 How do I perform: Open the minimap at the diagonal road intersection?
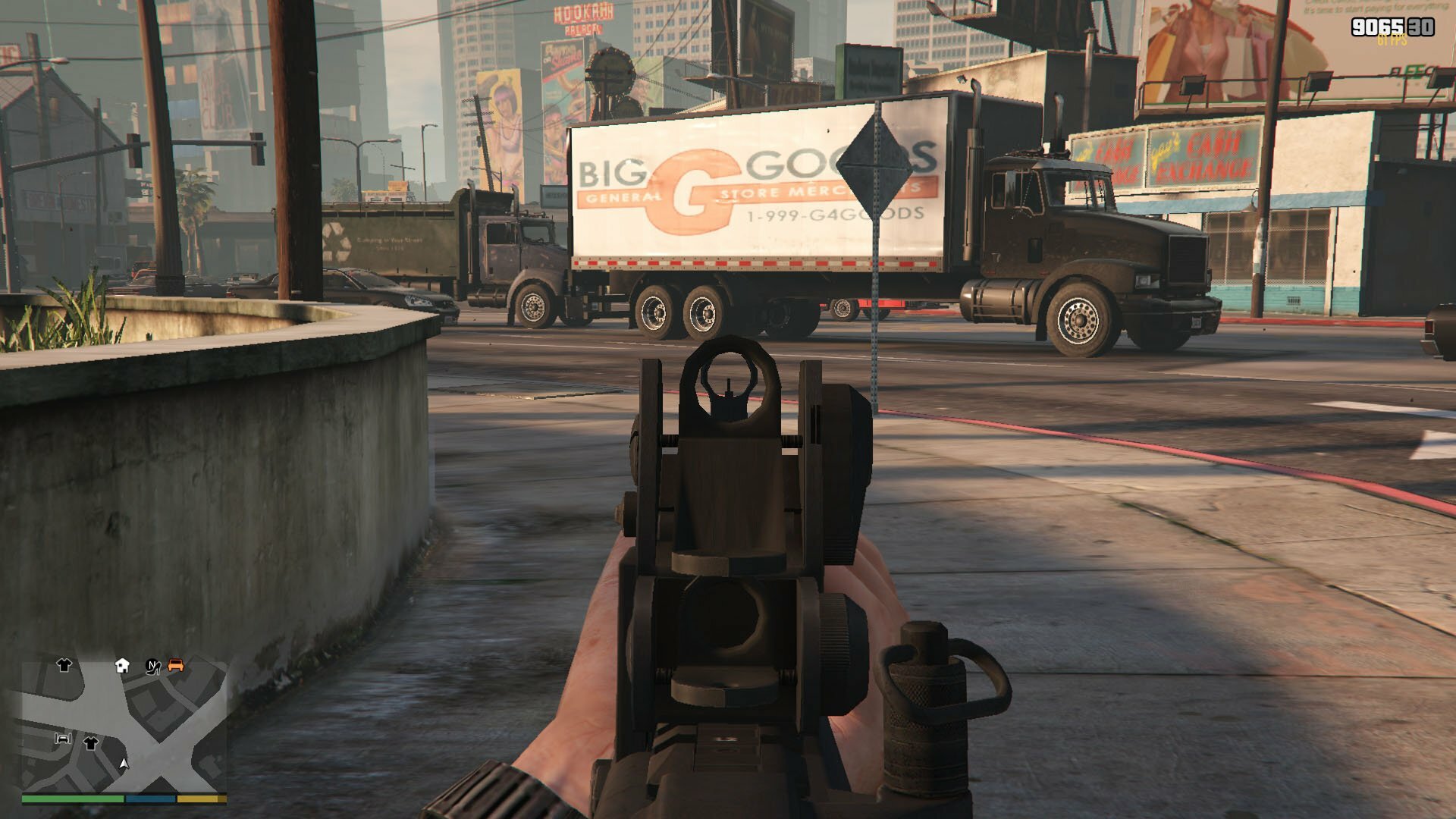coord(162,761)
